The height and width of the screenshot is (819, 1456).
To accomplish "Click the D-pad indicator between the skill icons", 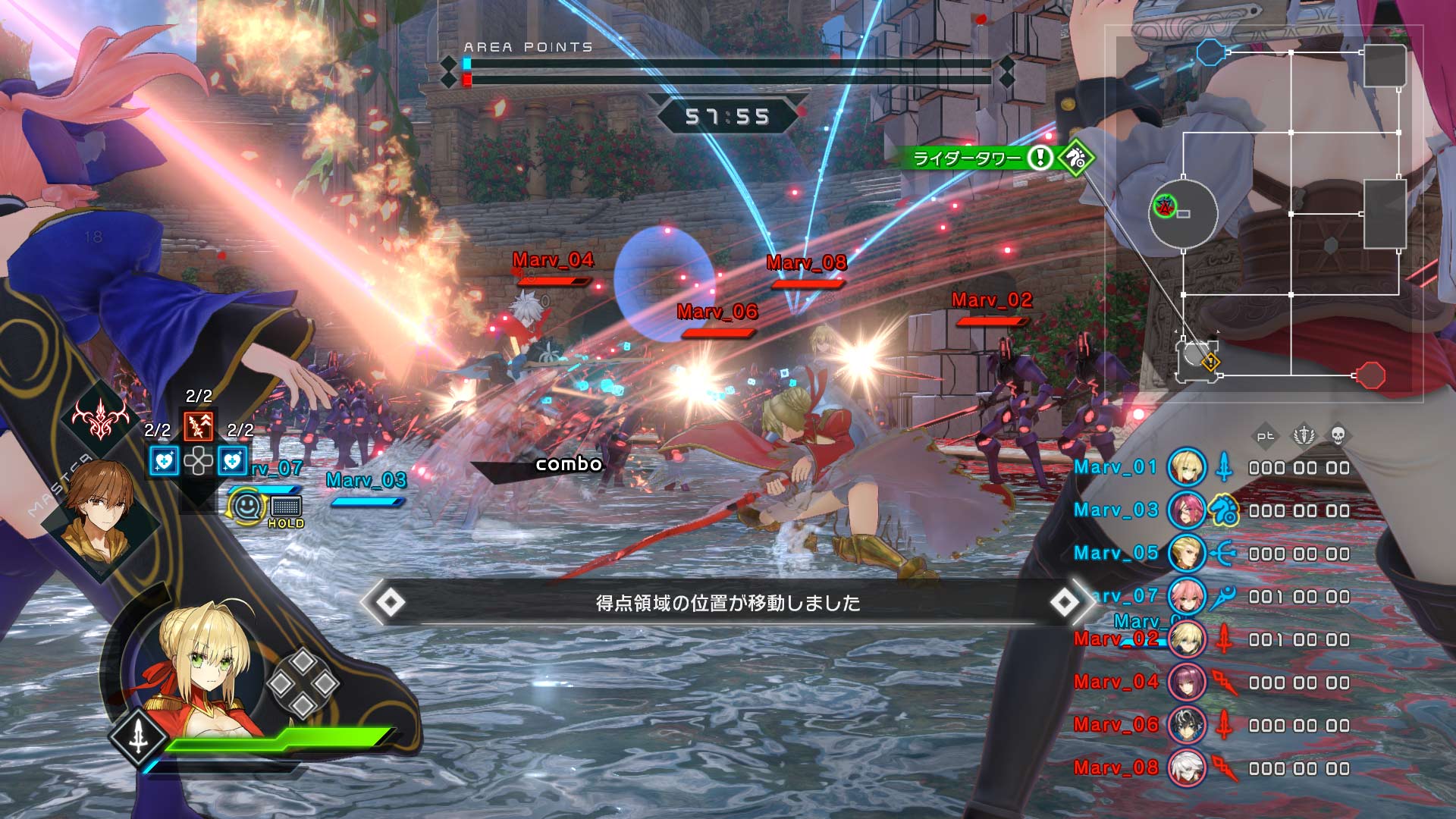I will point(198,461).
